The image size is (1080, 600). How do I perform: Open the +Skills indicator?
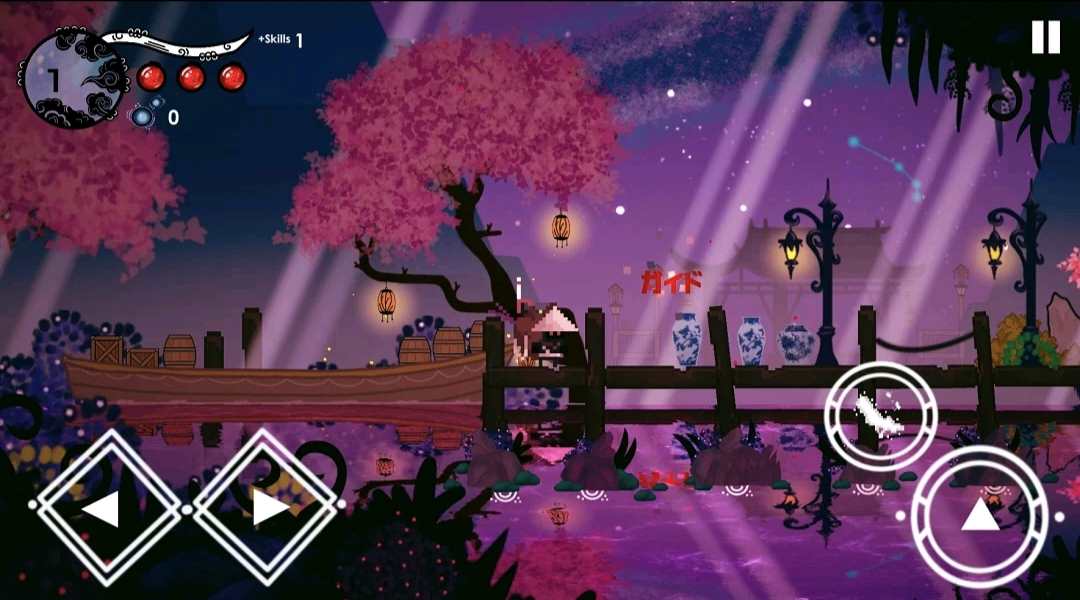point(280,40)
